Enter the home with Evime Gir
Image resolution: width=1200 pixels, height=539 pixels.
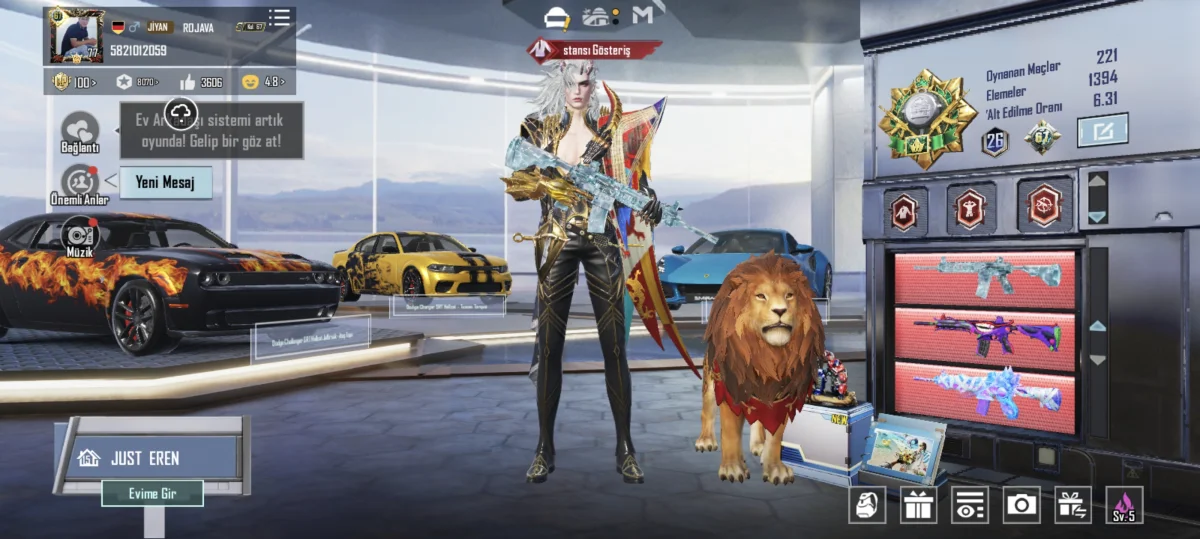tap(152, 493)
